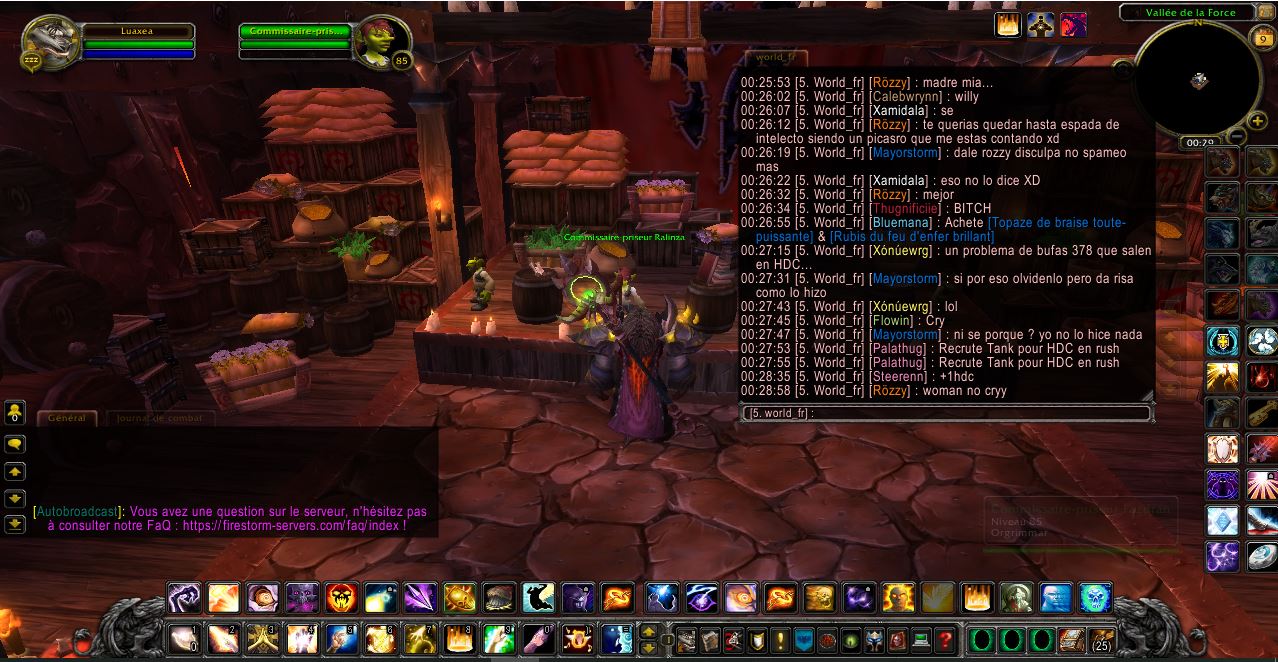Image resolution: width=1278 pixels, height=662 pixels.
Task: Open the chat speech bubble menu
Action: click(x=15, y=444)
